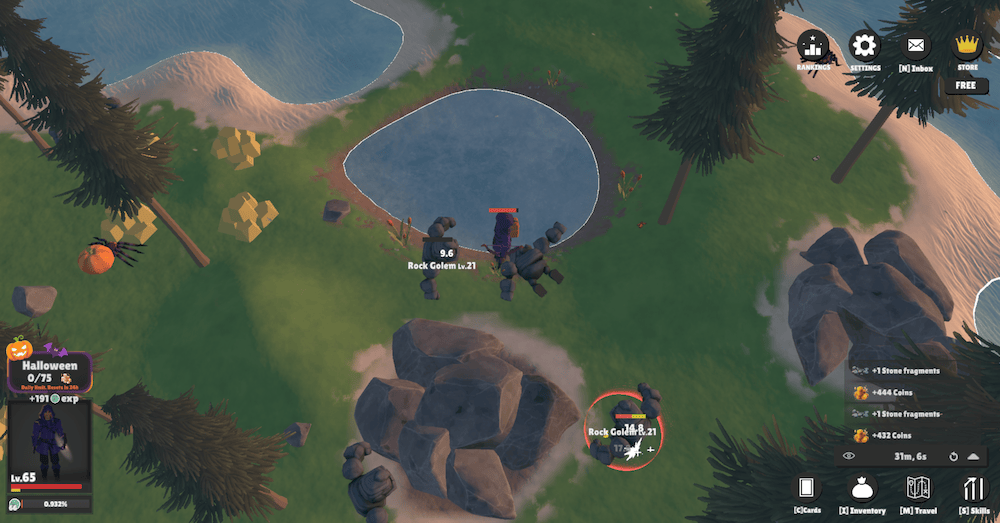Viewport: 1000px width, 523px height.
Task: Check the Inbox envelope icon
Action: (915, 47)
